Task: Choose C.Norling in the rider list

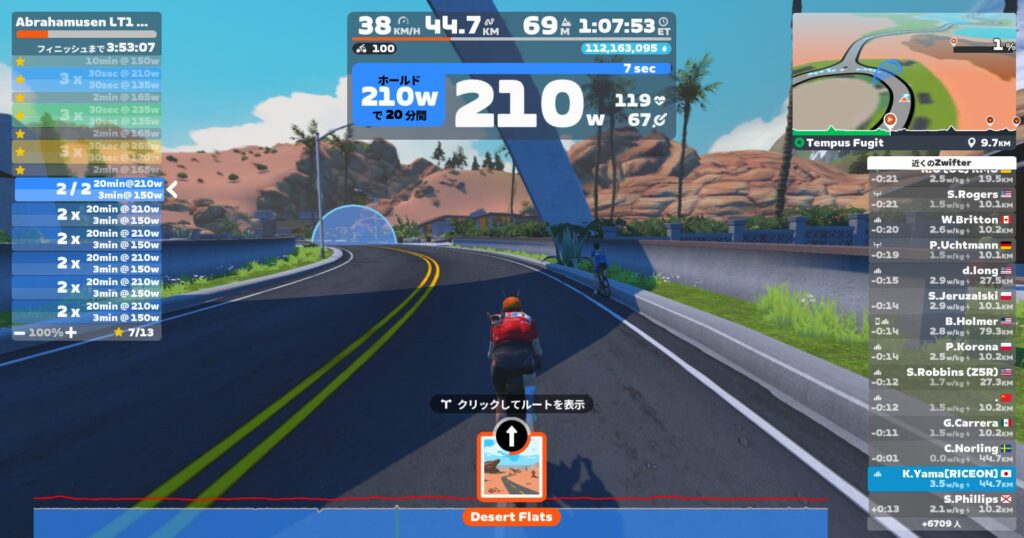Action: click(x=941, y=453)
